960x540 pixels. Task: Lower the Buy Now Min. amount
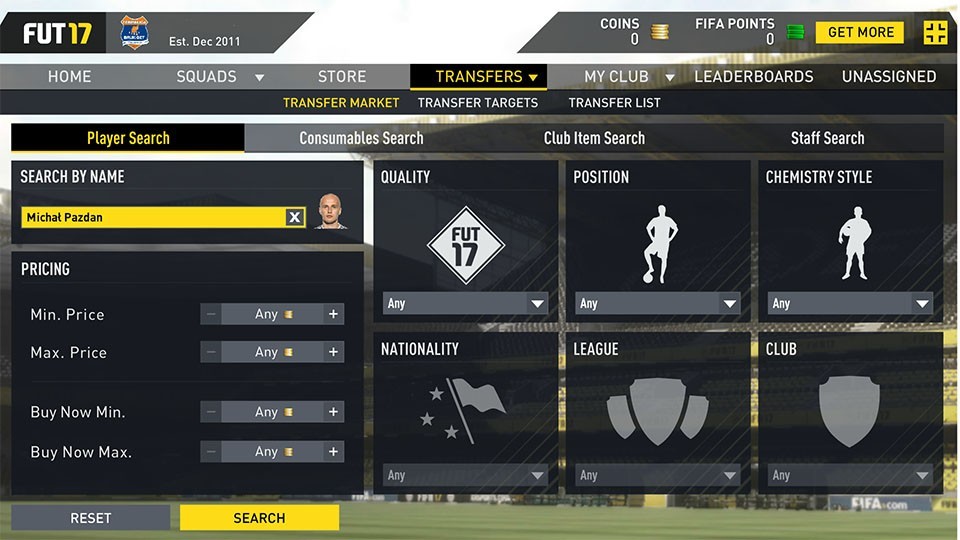(211, 412)
